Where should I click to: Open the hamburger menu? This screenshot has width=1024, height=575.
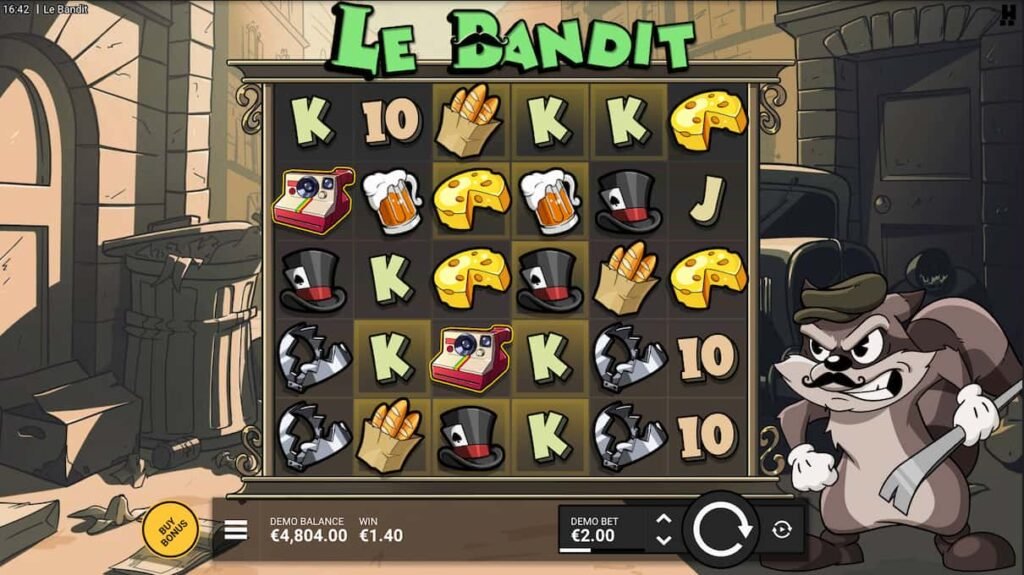tap(235, 529)
